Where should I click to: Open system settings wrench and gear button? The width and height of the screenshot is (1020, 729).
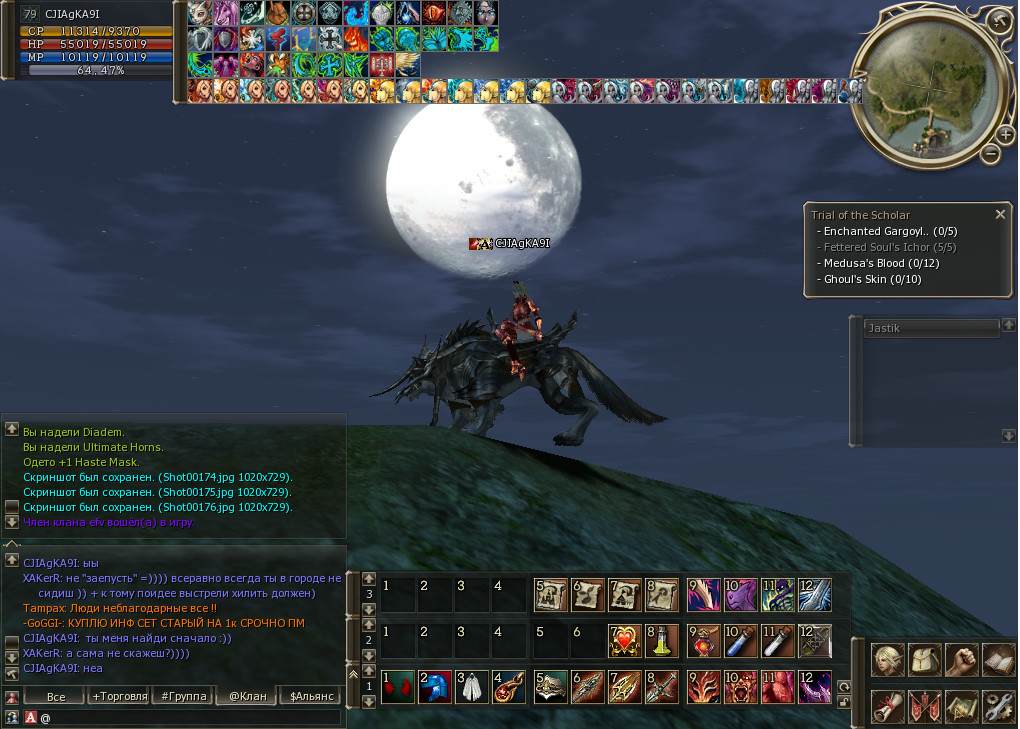(999, 705)
